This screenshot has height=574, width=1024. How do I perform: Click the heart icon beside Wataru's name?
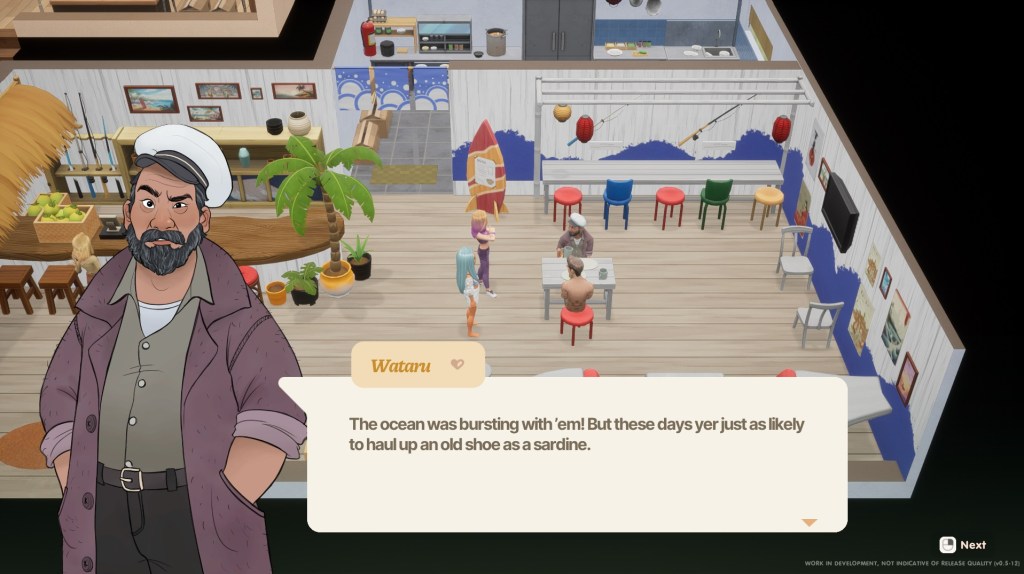point(457,365)
